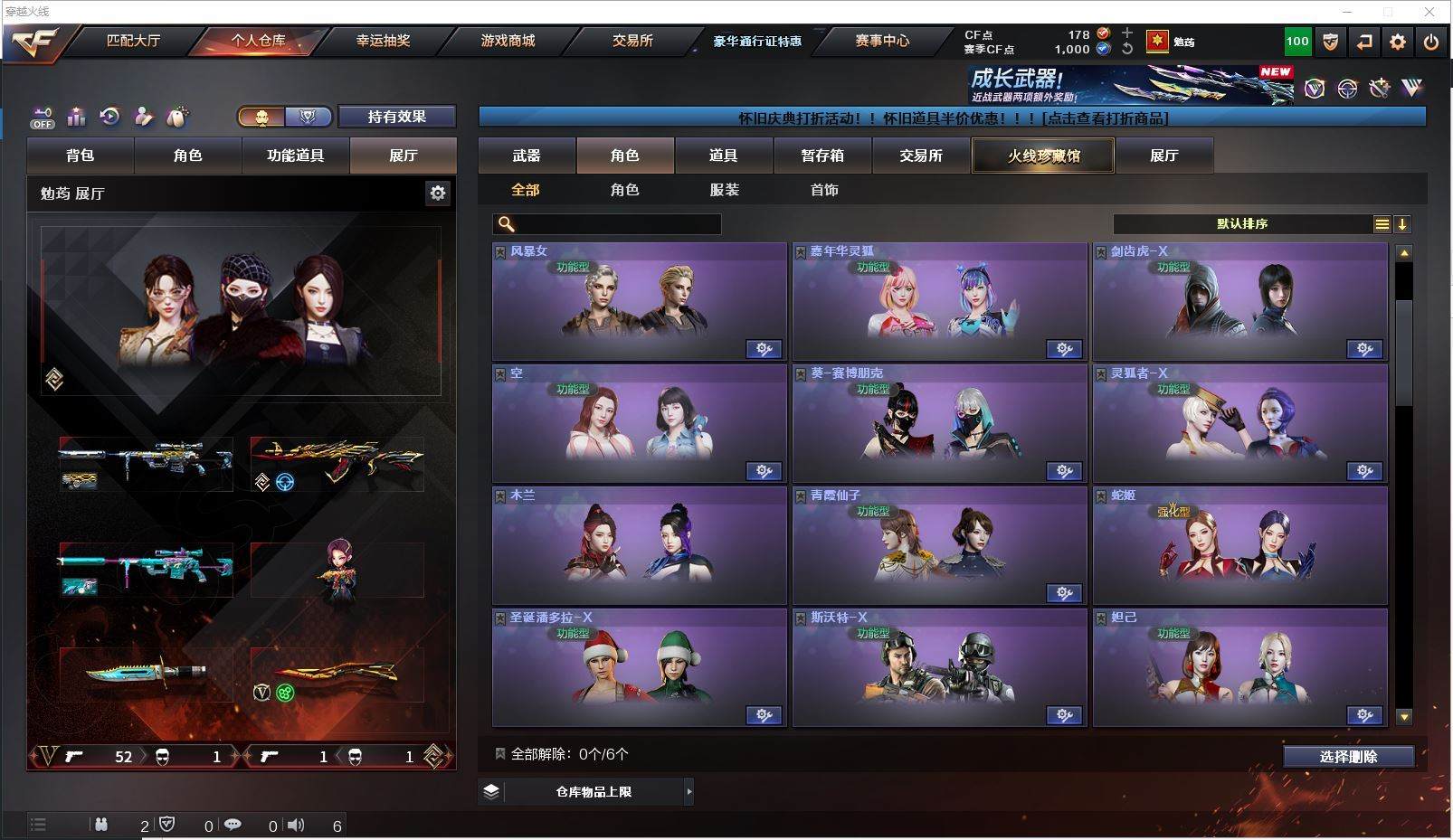Close the game window
The width and height of the screenshot is (1453, 840).
pos(1429,12)
